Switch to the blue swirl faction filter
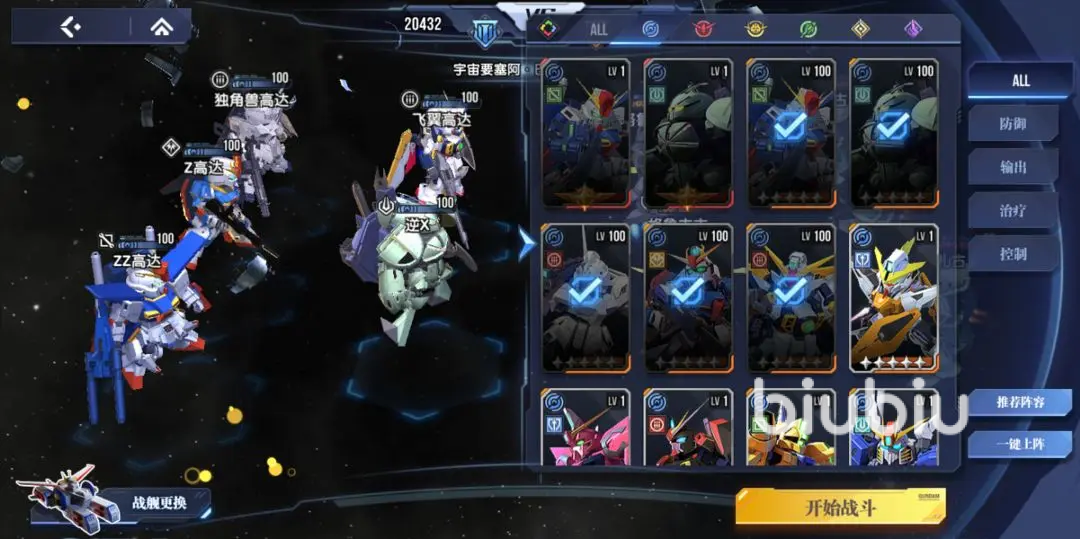The height and width of the screenshot is (539, 1080). (650, 29)
